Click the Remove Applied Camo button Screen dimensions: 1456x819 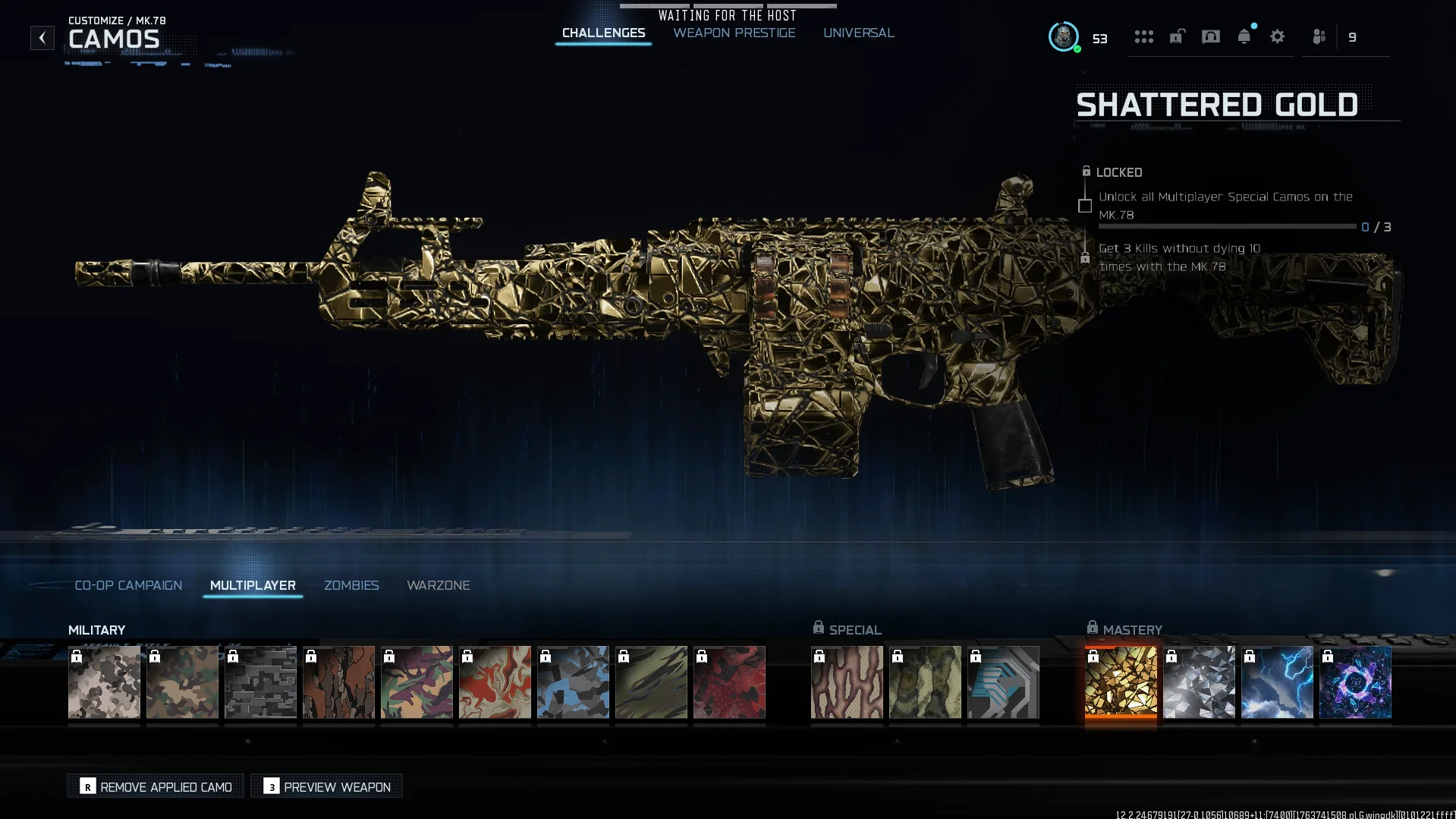tap(156, 786)
